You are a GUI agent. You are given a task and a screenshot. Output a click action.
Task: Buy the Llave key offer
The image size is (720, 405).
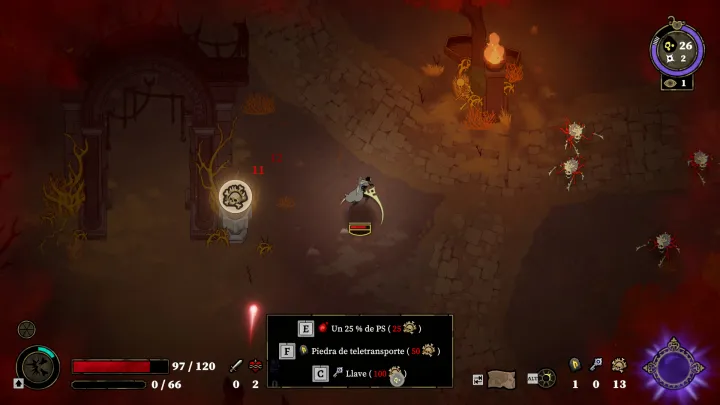click(360, 374)
